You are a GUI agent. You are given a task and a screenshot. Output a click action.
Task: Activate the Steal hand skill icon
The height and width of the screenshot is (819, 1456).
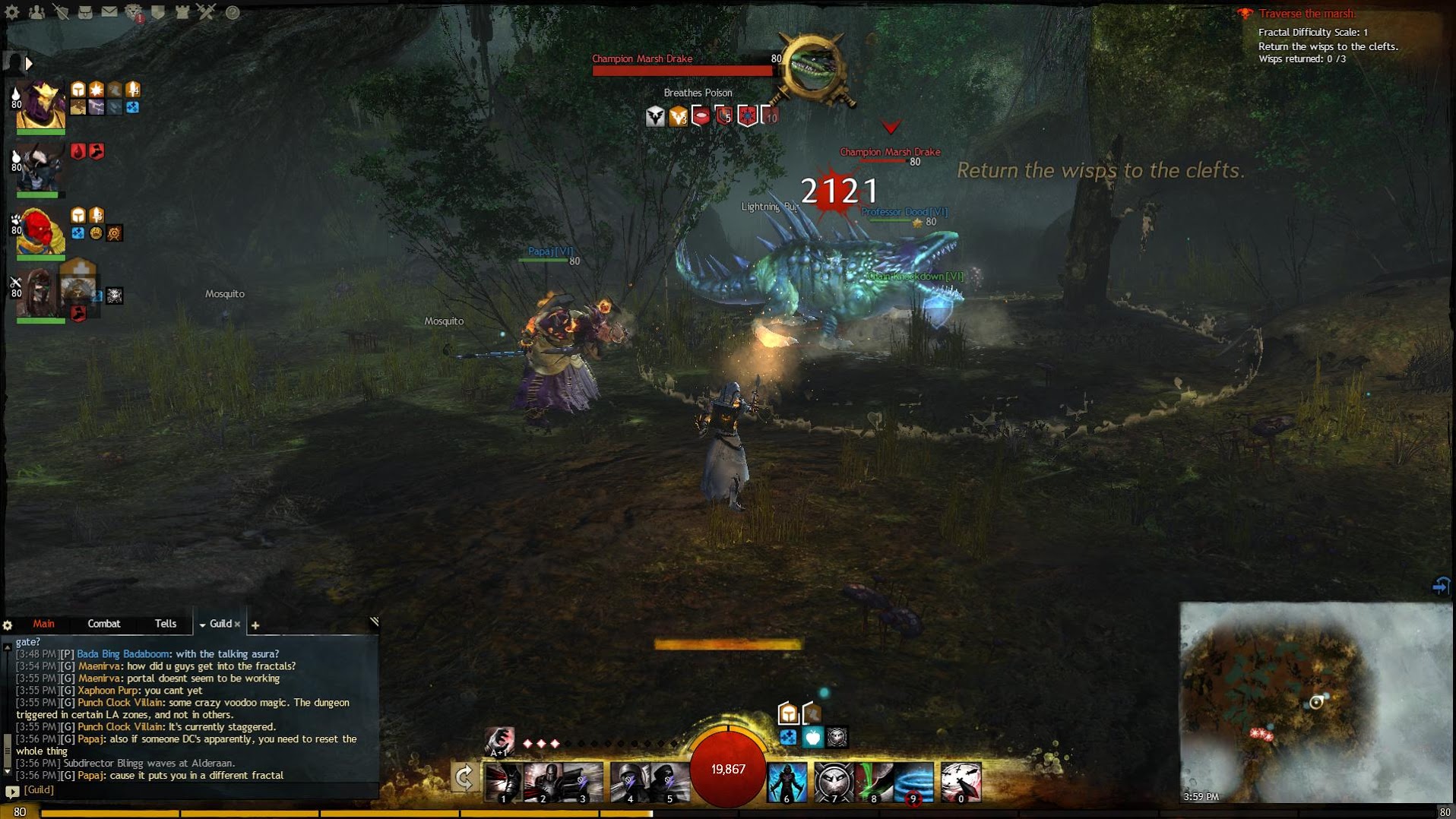coord(499,740)
